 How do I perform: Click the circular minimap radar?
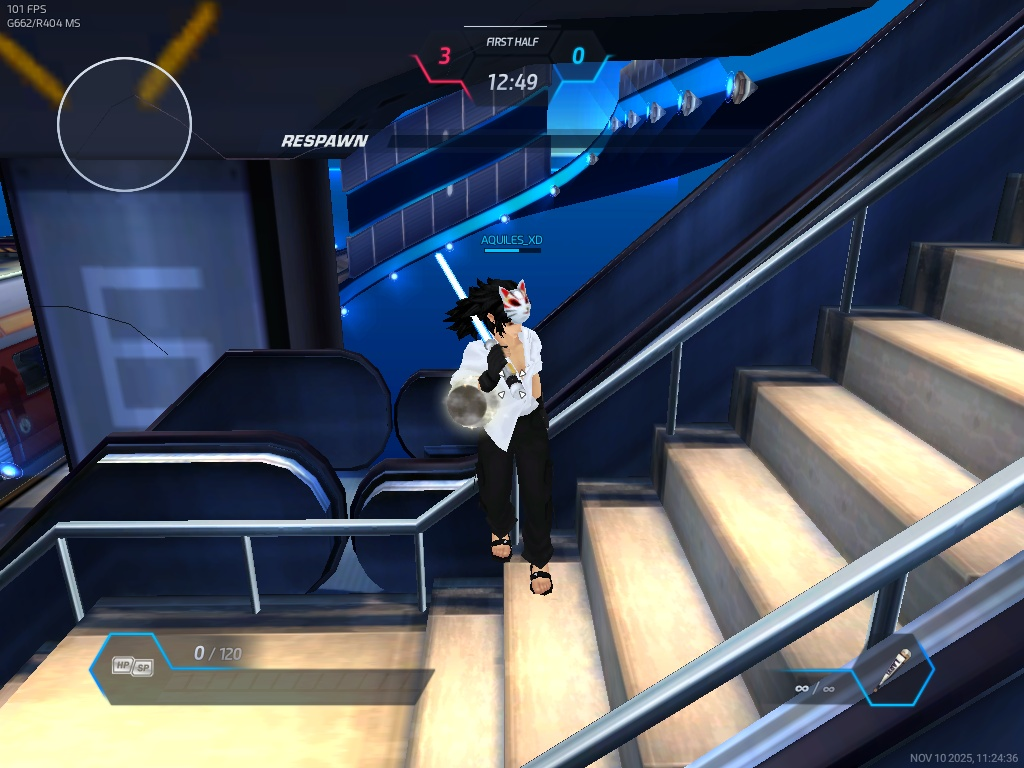(124, 124)
